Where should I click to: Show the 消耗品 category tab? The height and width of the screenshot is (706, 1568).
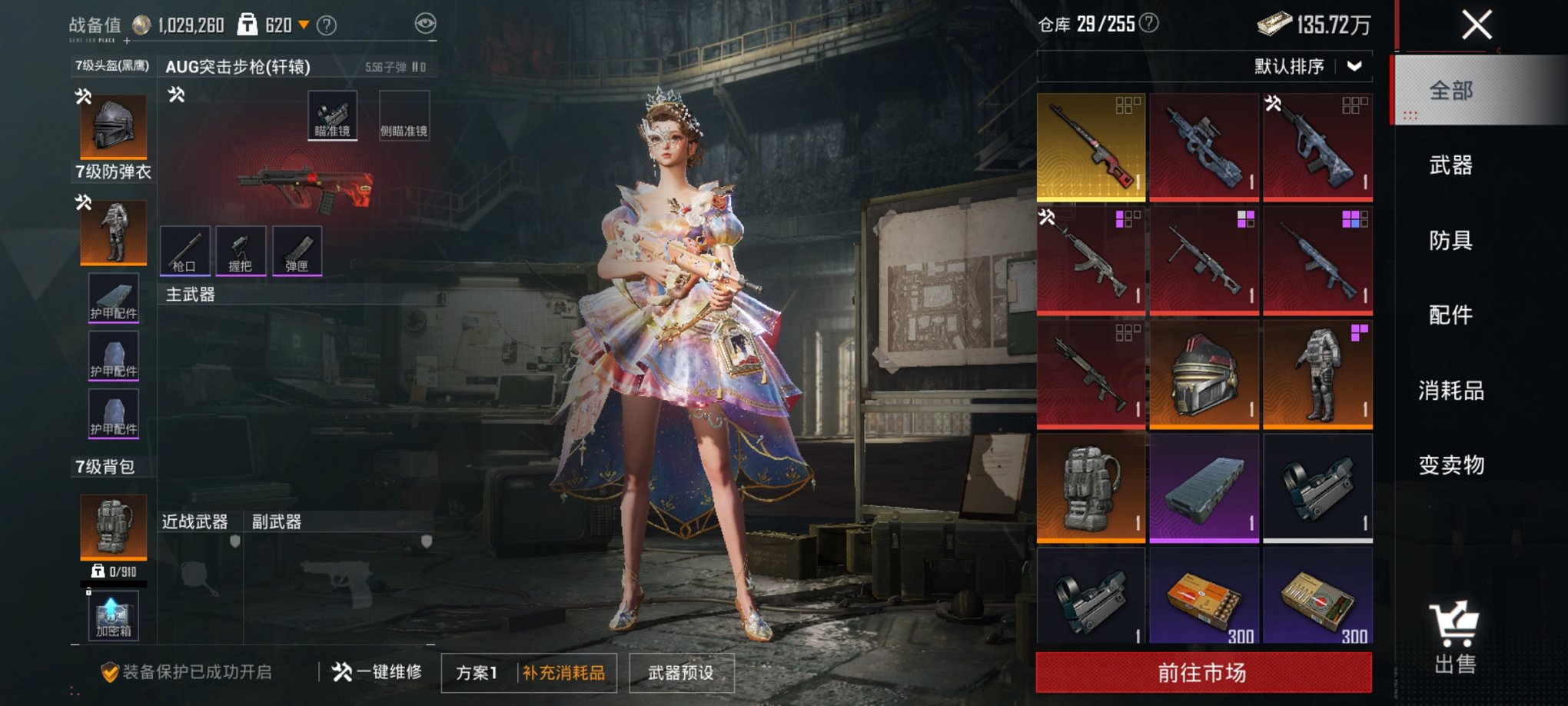pyautogui.click(x=1450, y=391)
